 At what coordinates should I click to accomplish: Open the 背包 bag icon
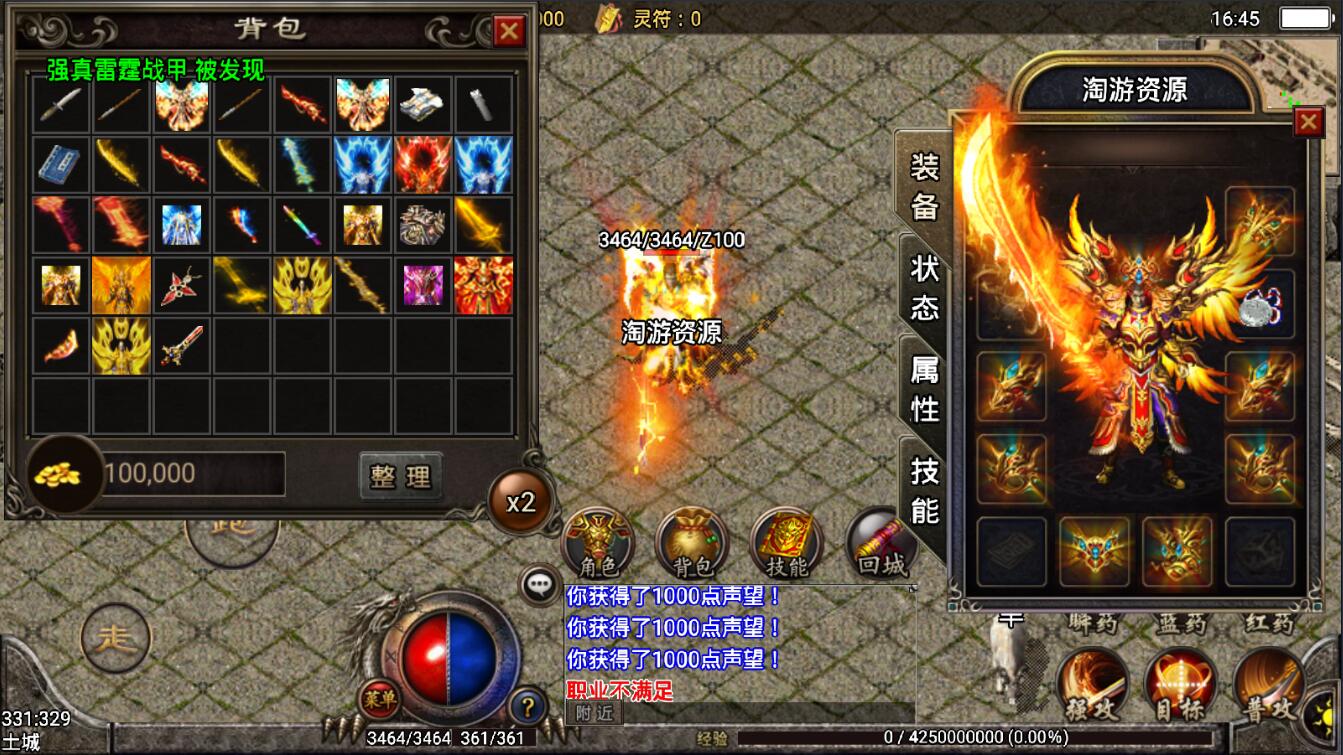[x=692, y=543]
